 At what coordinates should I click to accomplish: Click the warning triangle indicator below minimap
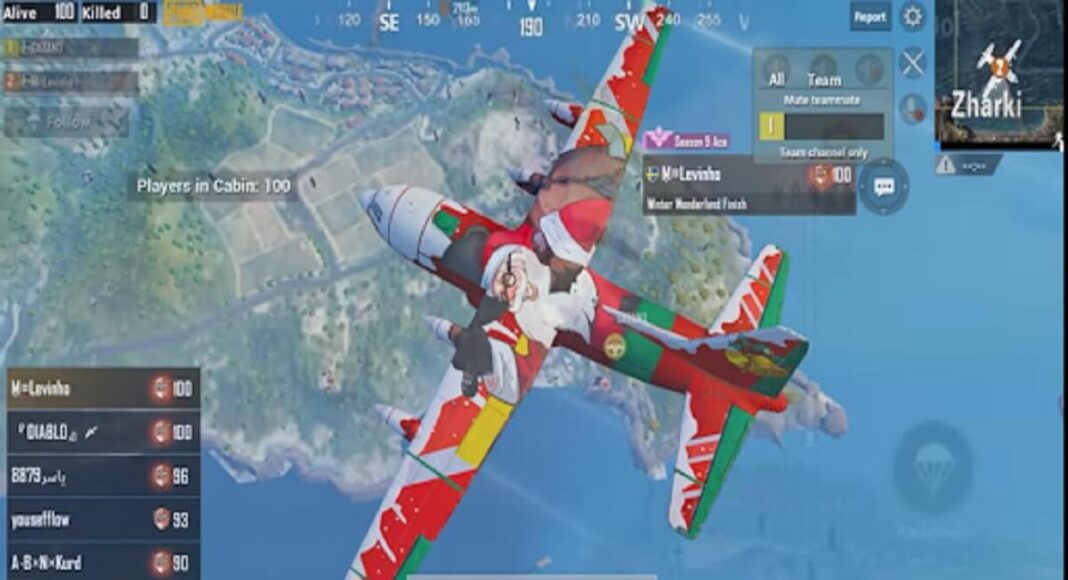(945, 166)
